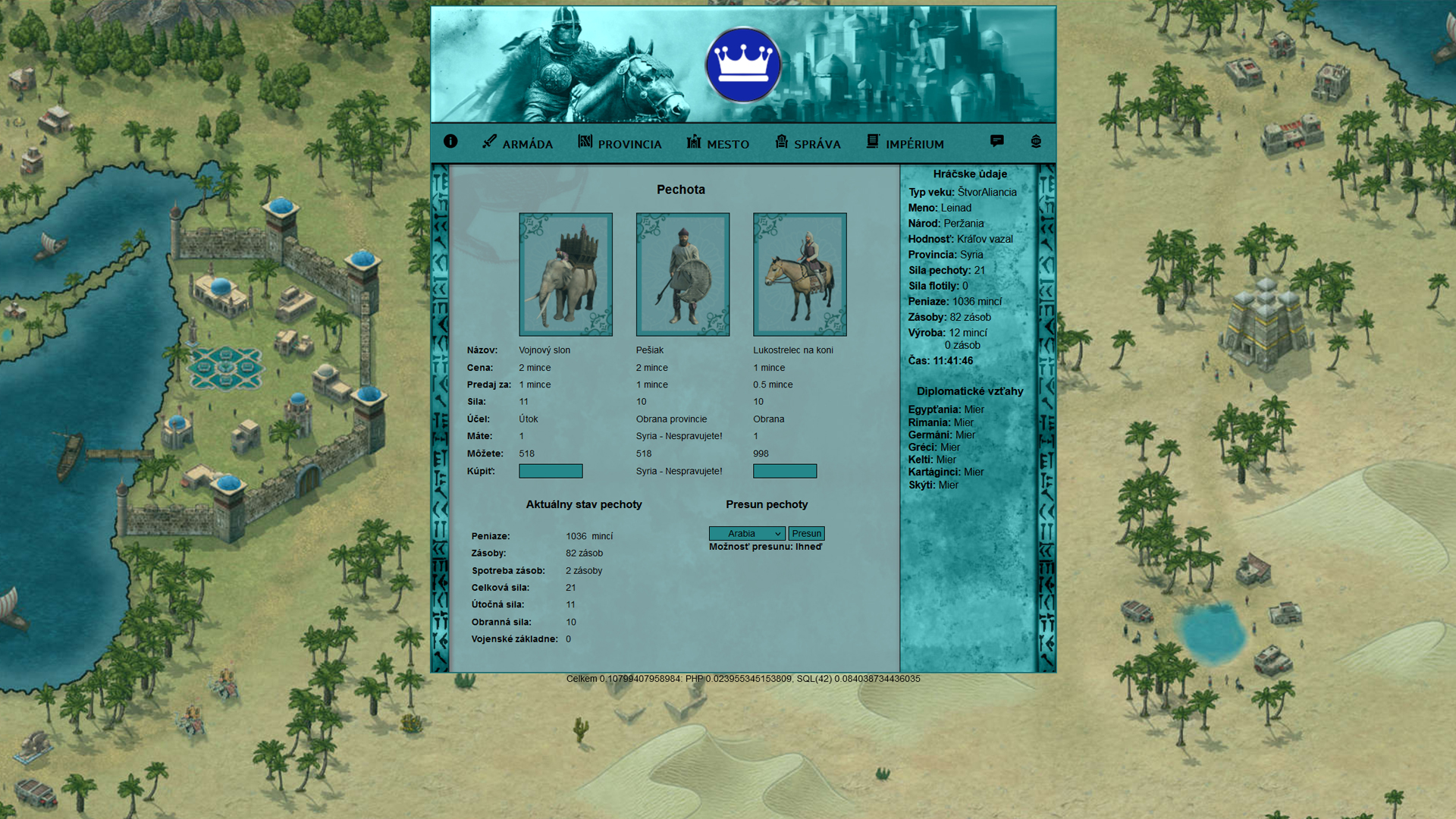This screenshot has height=819, width=1456.
Task: Click the blue crown emblem
Action: point(743,65)
